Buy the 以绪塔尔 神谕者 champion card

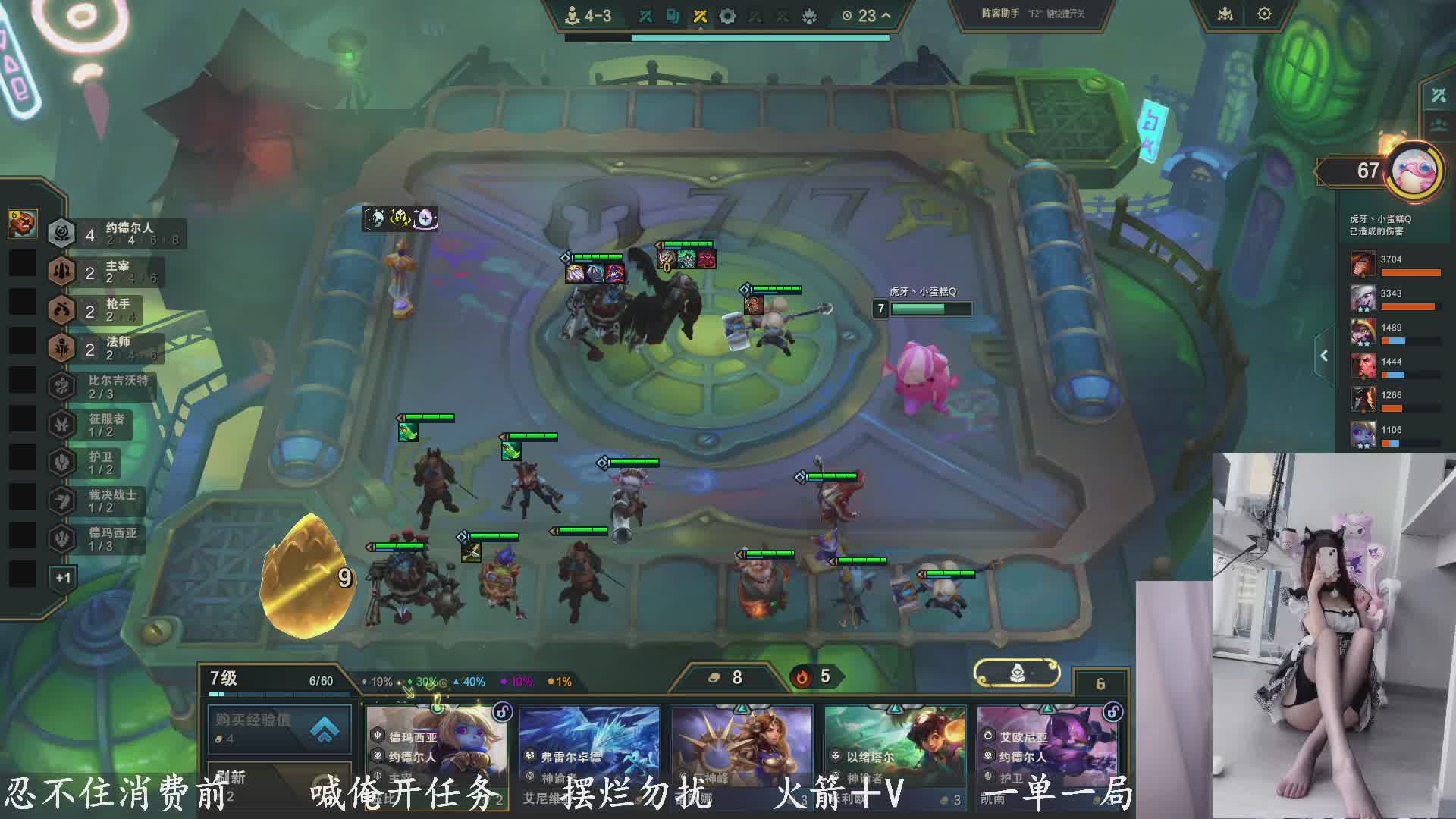[x=895, y=755]
